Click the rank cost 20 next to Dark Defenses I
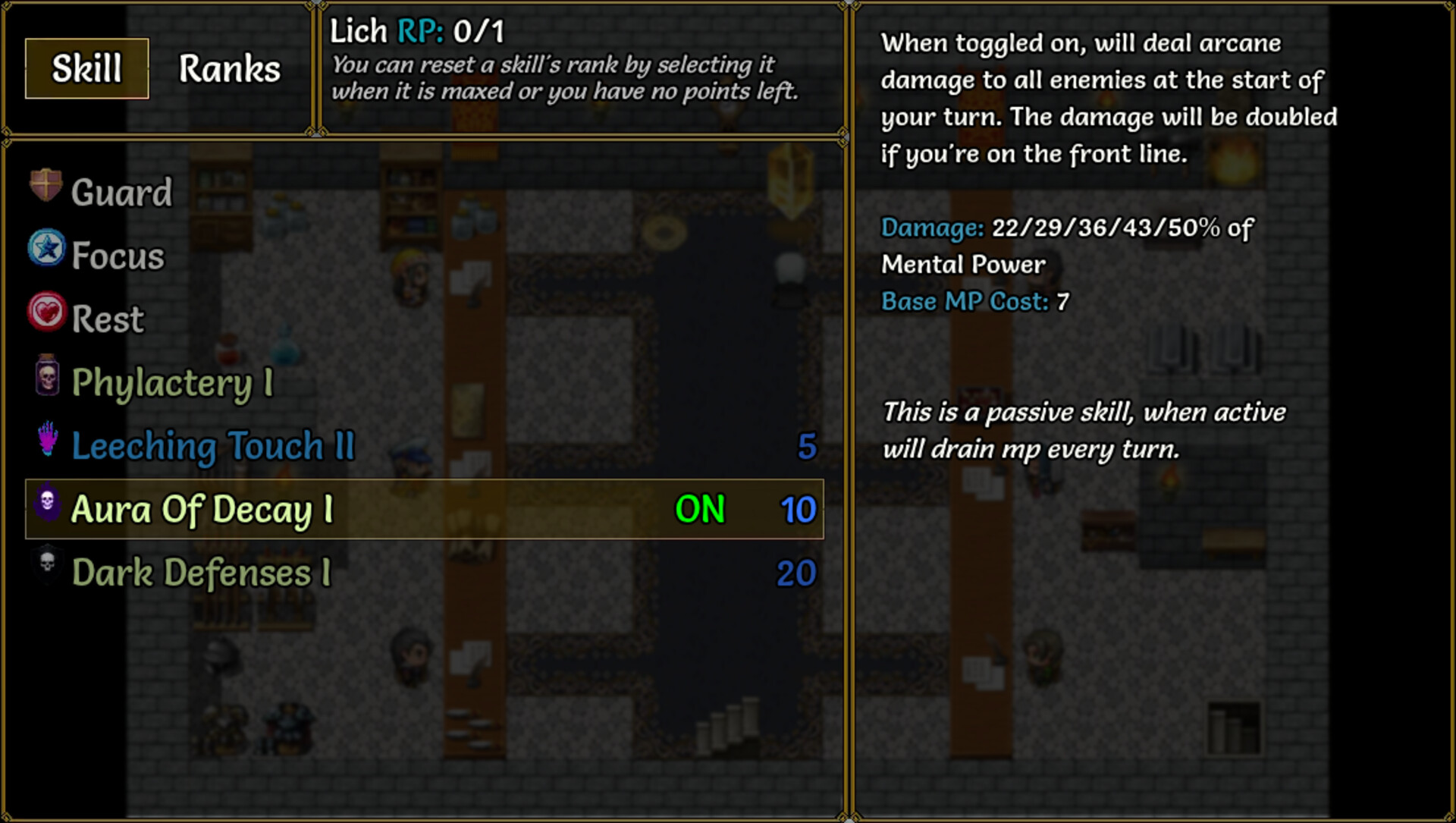Screen dimensions: 1456x823 click(798, 573)
